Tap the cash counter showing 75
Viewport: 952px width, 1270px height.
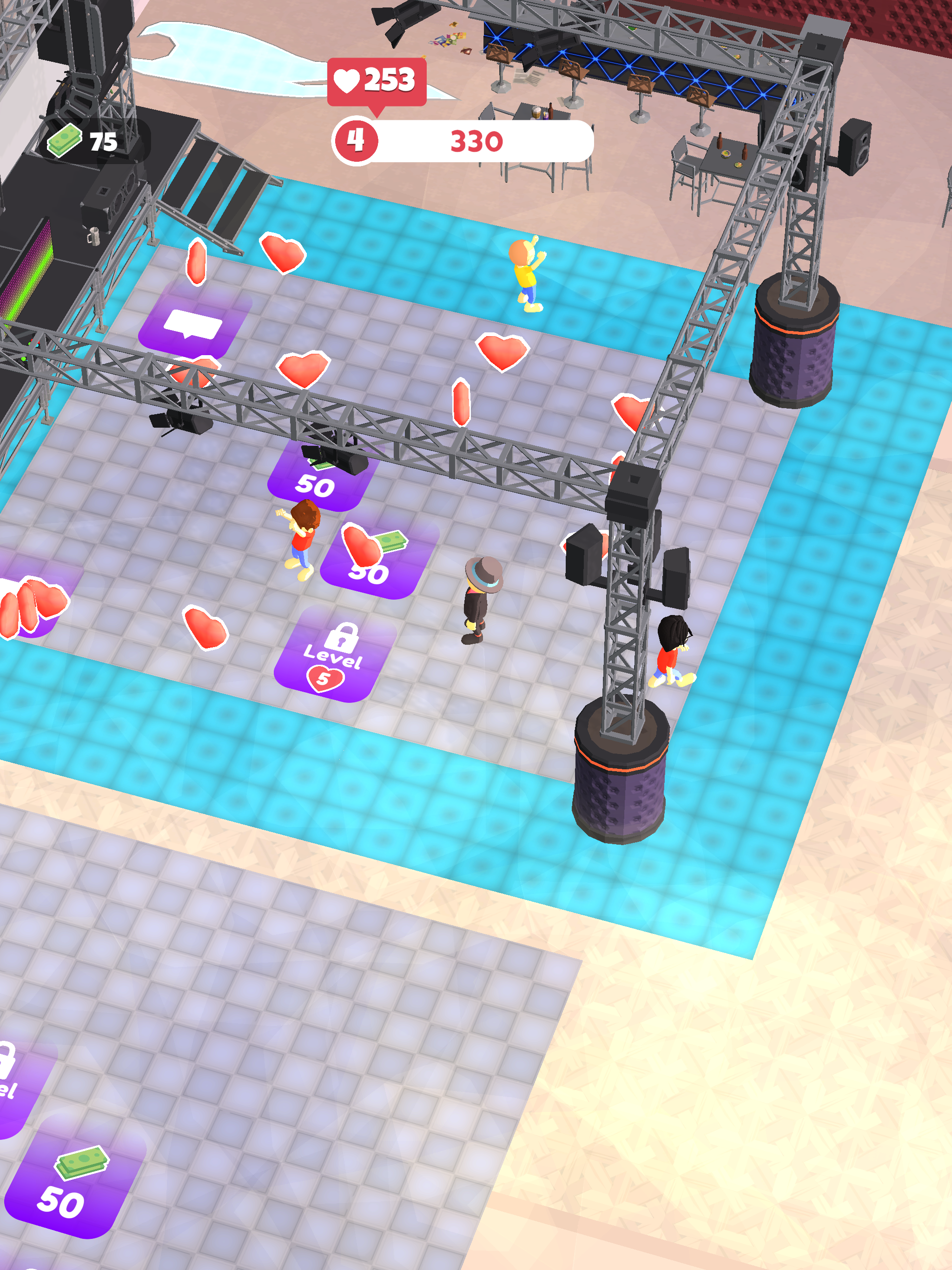(x=80, y=140)
